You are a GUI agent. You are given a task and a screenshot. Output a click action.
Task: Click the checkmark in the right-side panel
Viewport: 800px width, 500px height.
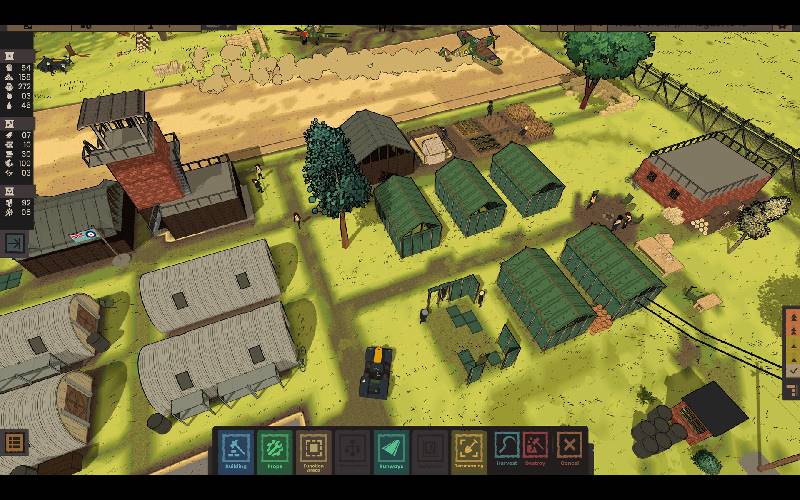793,369
